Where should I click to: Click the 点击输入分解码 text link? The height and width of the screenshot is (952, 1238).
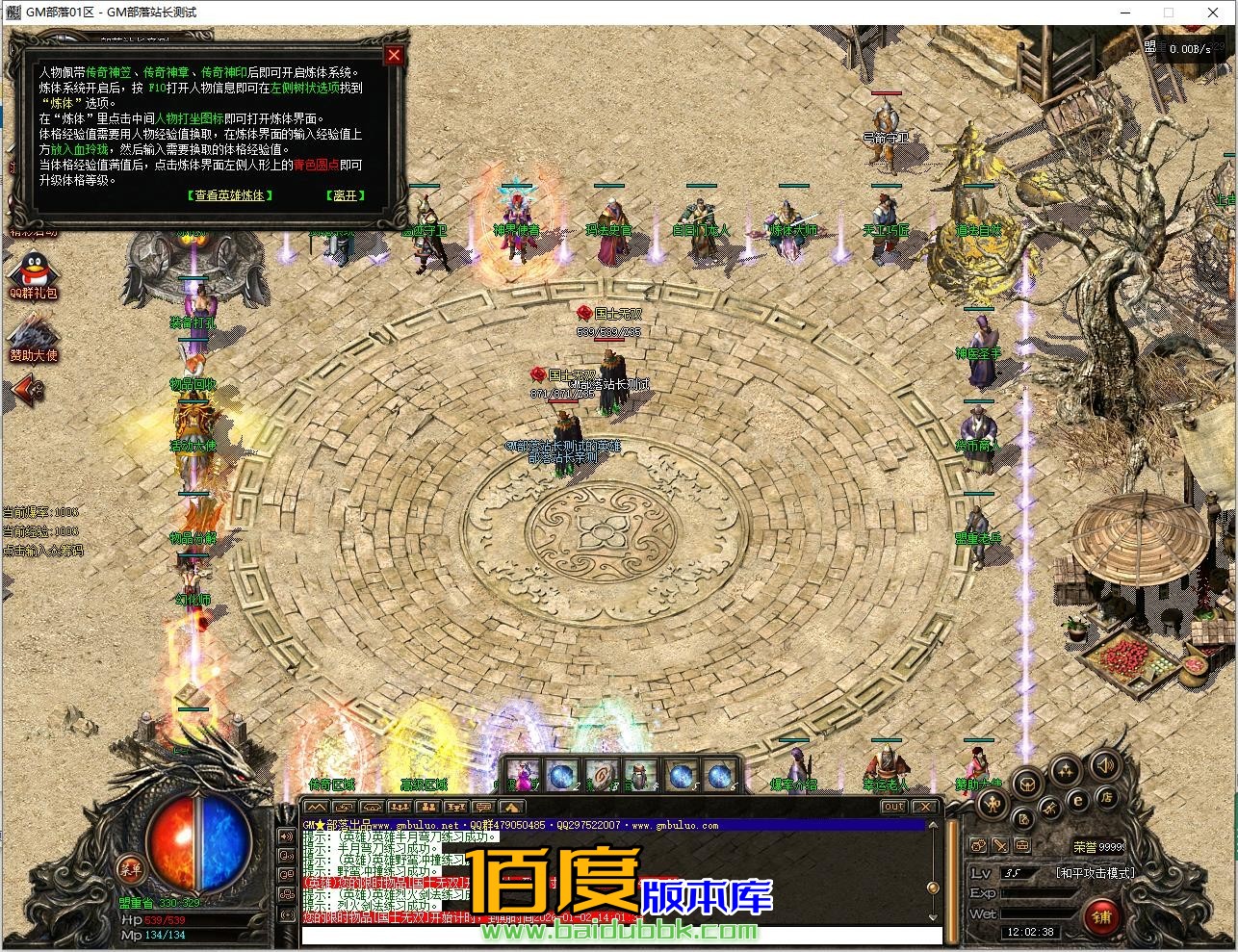pyautogui.click(x=42, y=552)
